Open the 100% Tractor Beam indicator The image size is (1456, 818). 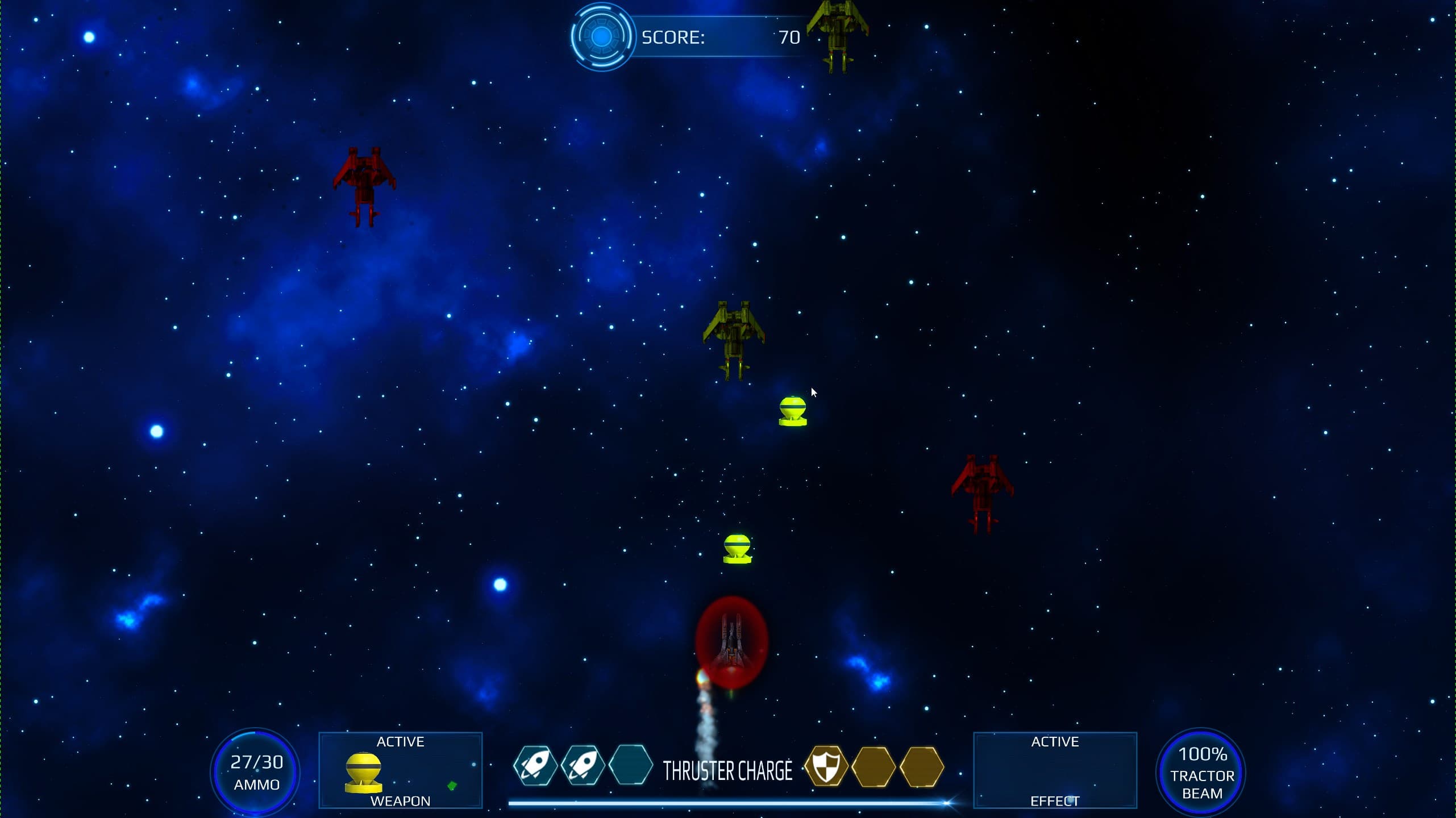click(1202, 773)
